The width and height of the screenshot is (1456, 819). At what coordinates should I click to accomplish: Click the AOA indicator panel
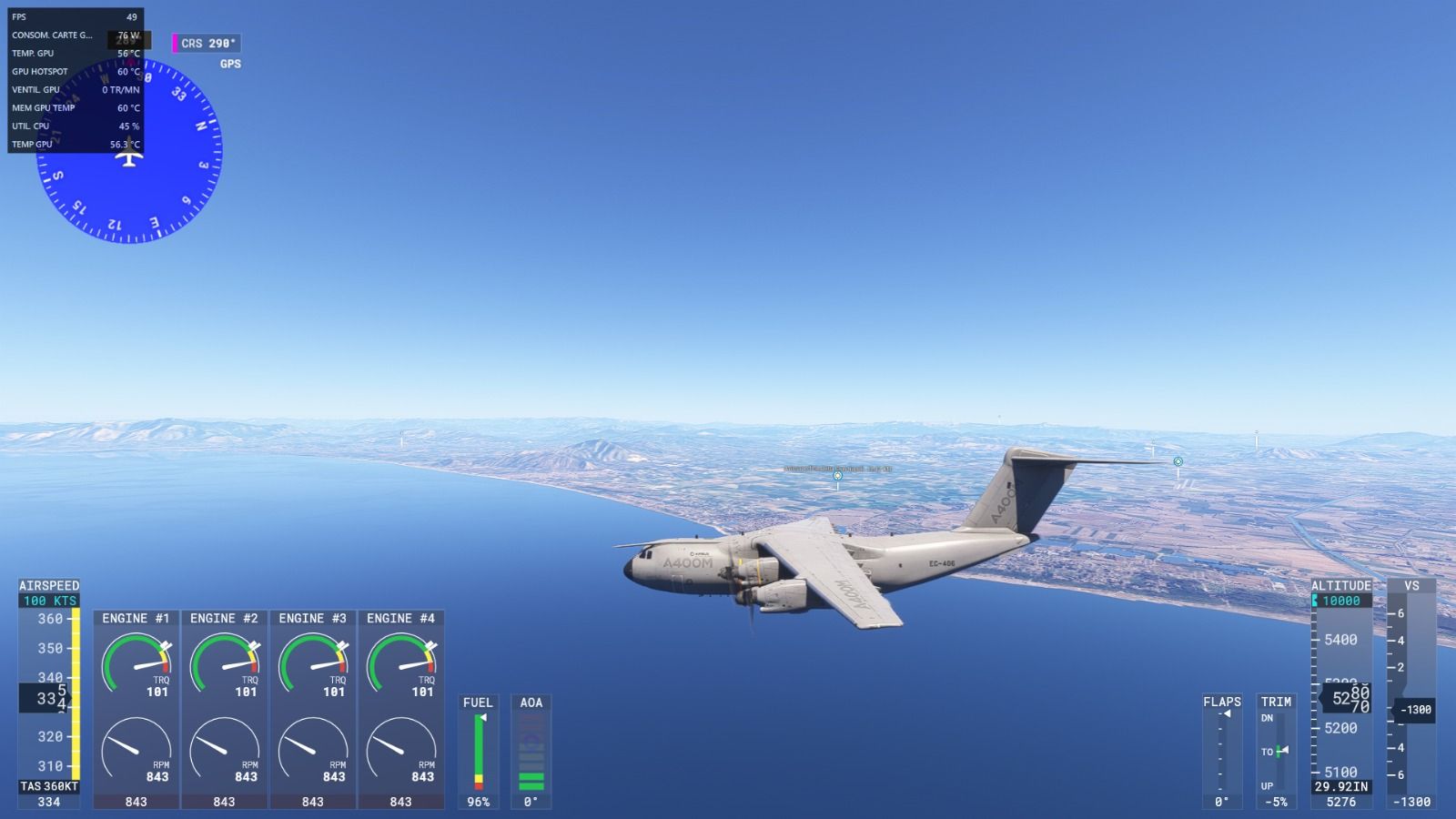(531, 752)
